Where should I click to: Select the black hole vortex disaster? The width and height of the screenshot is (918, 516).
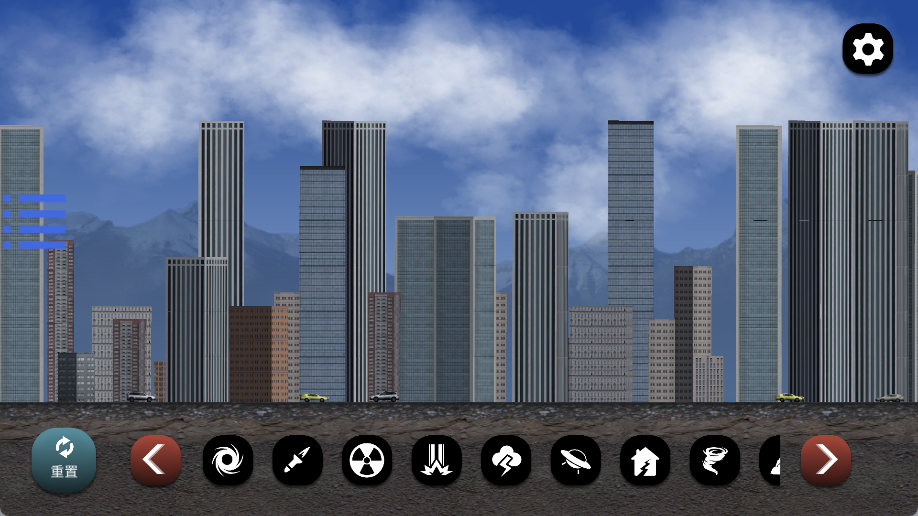[228, 460]
